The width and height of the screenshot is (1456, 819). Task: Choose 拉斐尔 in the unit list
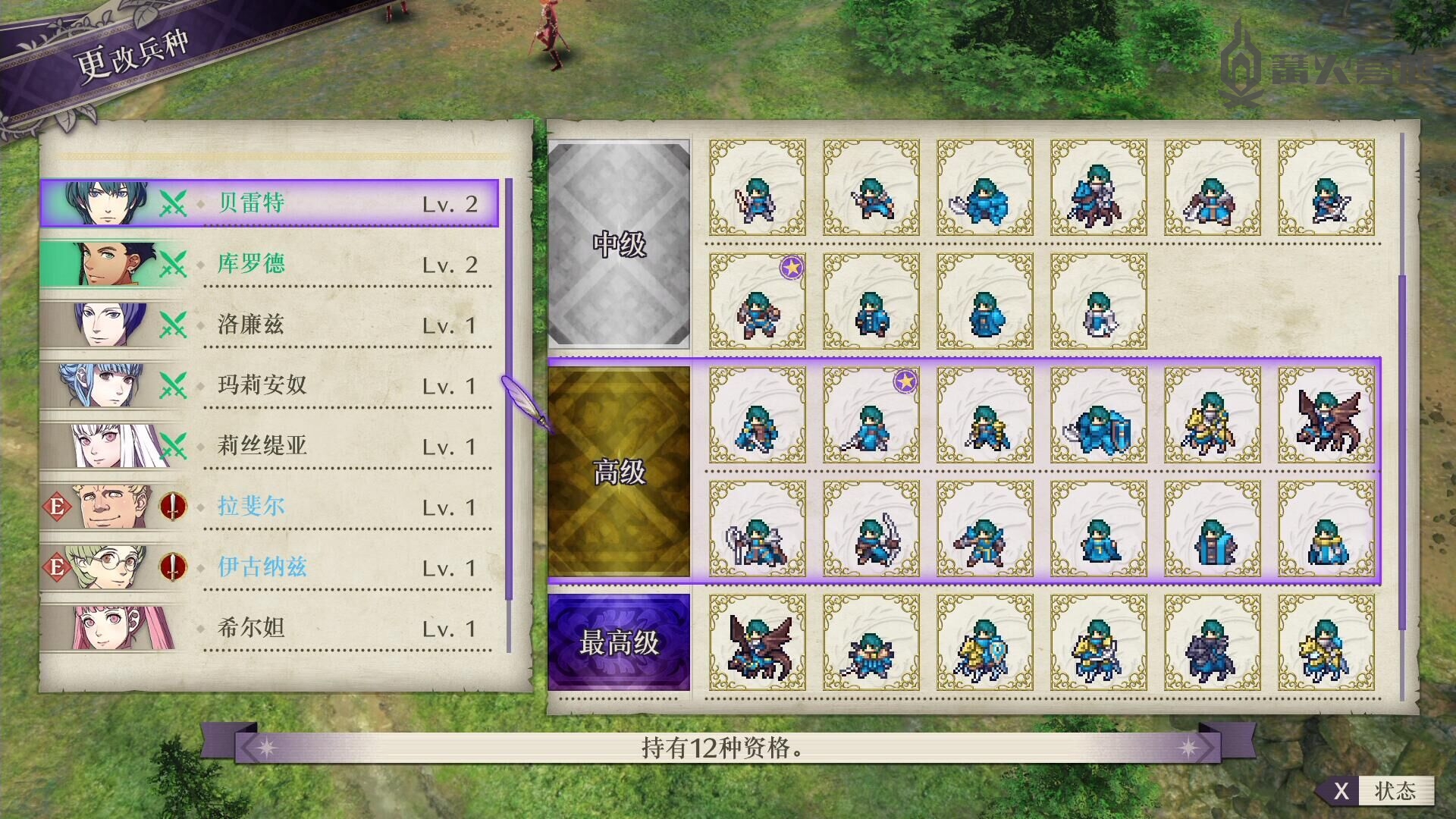(x=269, y=507)
